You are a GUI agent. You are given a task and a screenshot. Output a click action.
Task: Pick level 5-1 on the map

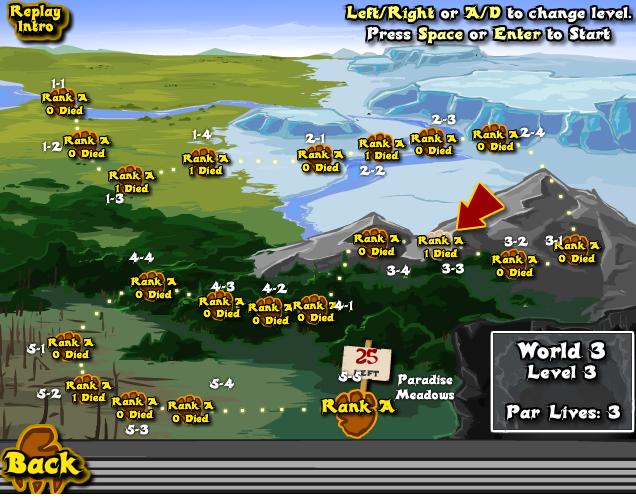[70, 347]
